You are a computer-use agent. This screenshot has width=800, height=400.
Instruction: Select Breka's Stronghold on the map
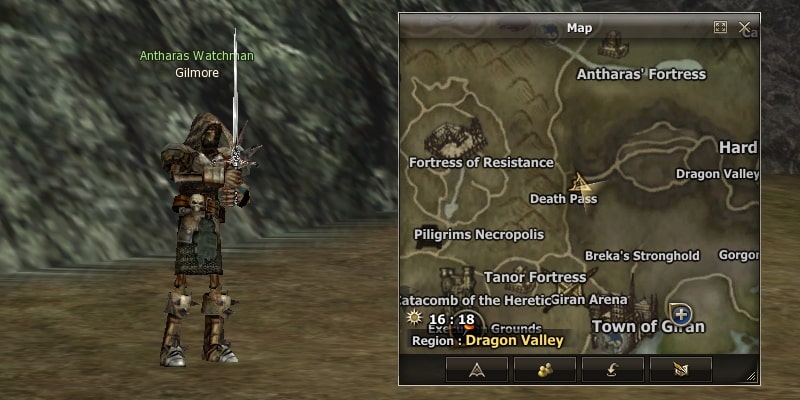pos(641,256)
